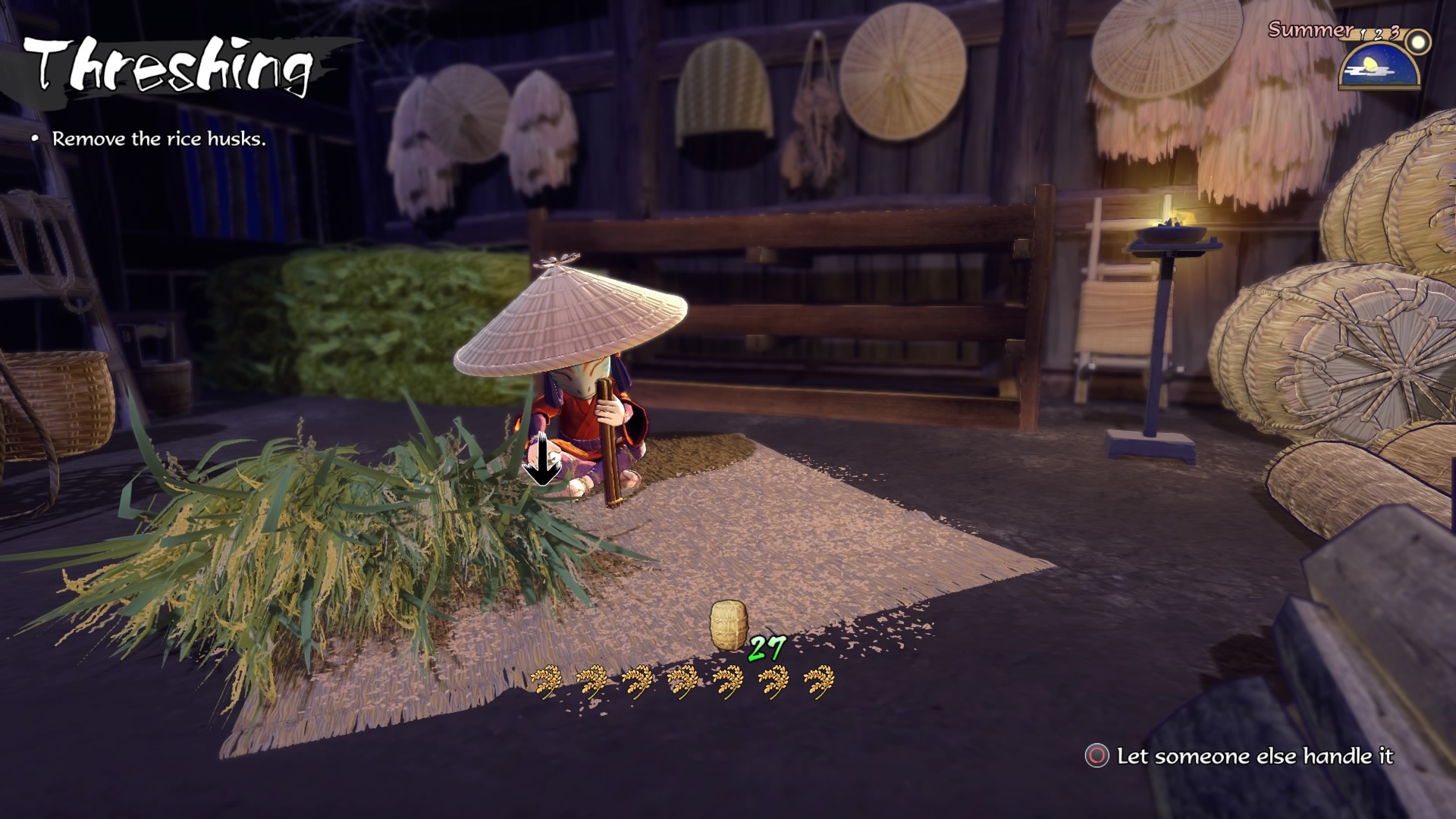This screenshot has width=1456, height=819.
Task: Select the rice bale icon
Action: pyautogui.click(x=729, y=626)
